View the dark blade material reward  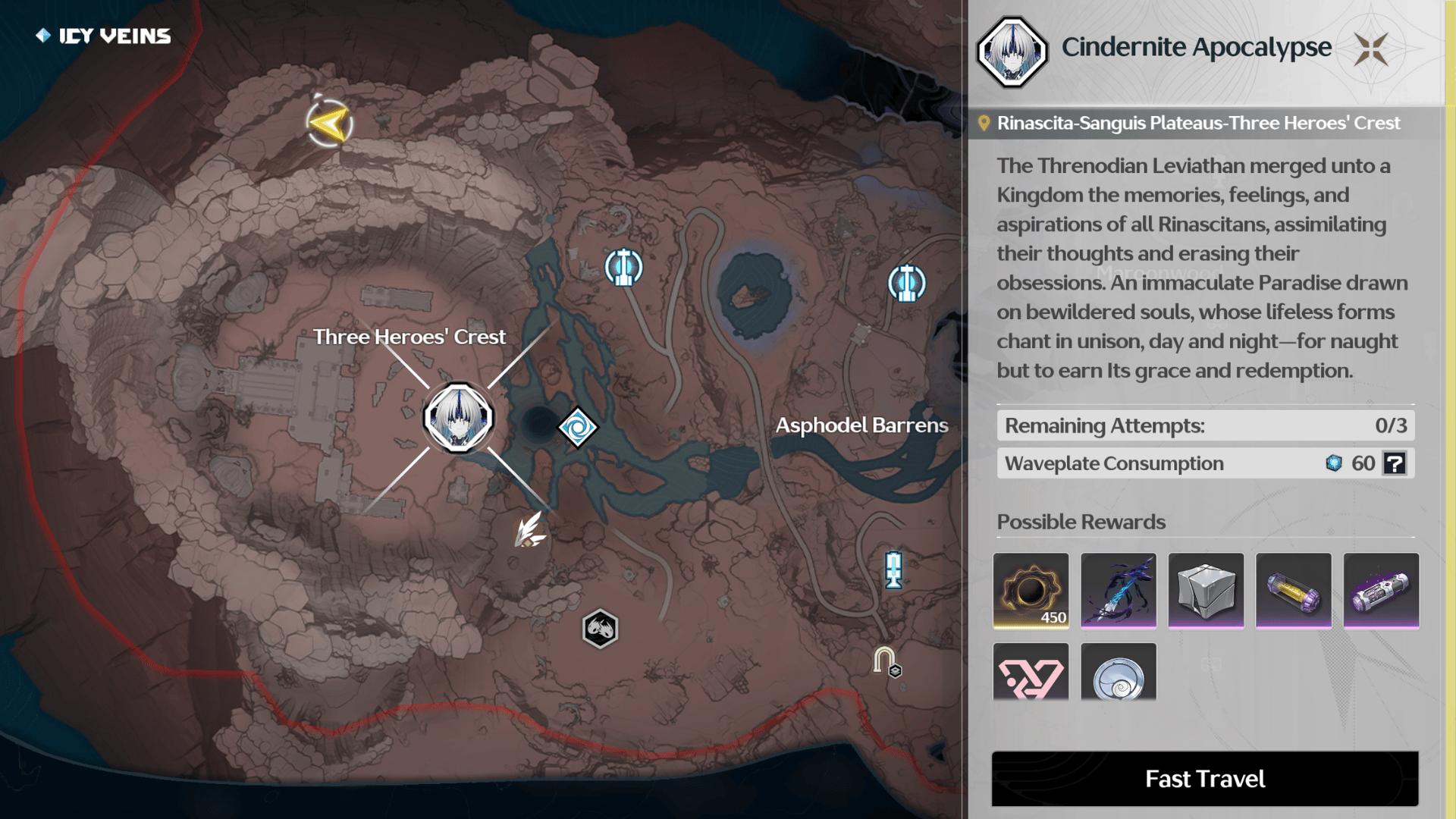(1119, 591)
